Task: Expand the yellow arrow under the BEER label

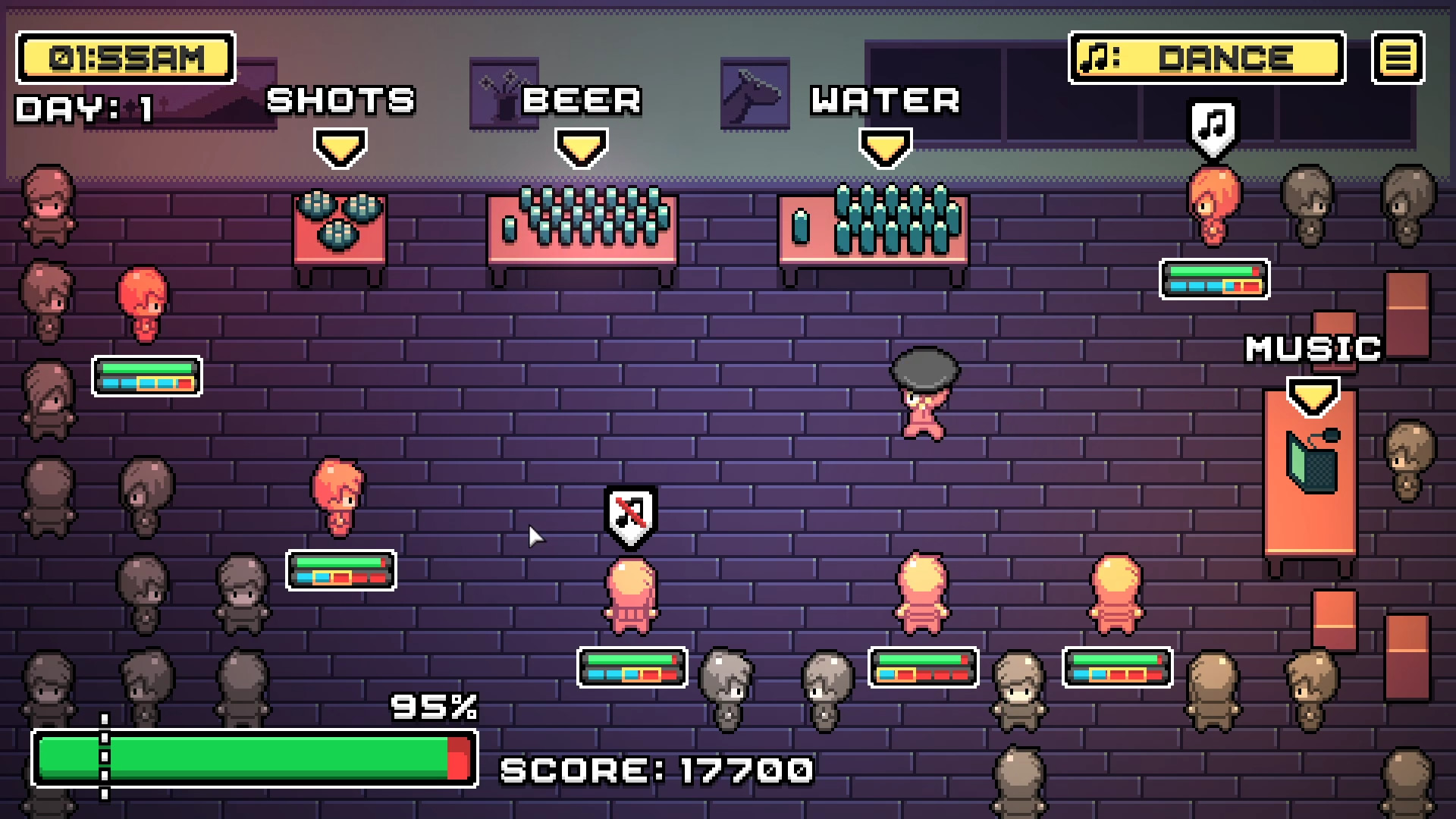Action: (580, 146)
